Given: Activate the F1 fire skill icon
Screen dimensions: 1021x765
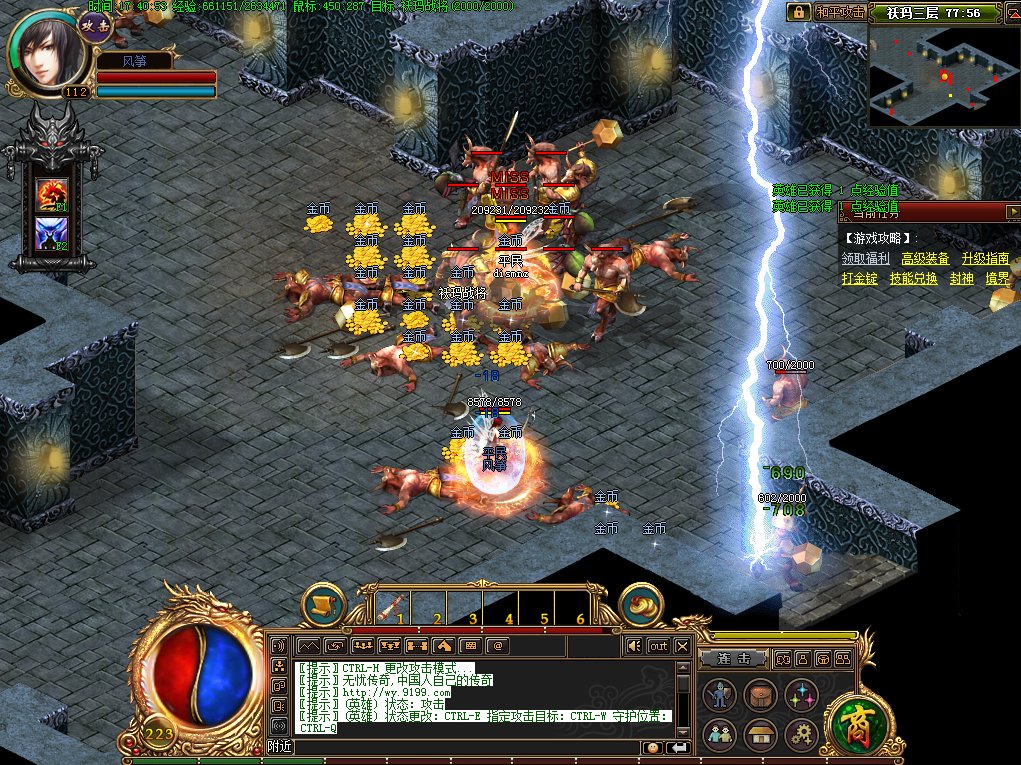Looking at the screenshot, I should coord(52,194).
